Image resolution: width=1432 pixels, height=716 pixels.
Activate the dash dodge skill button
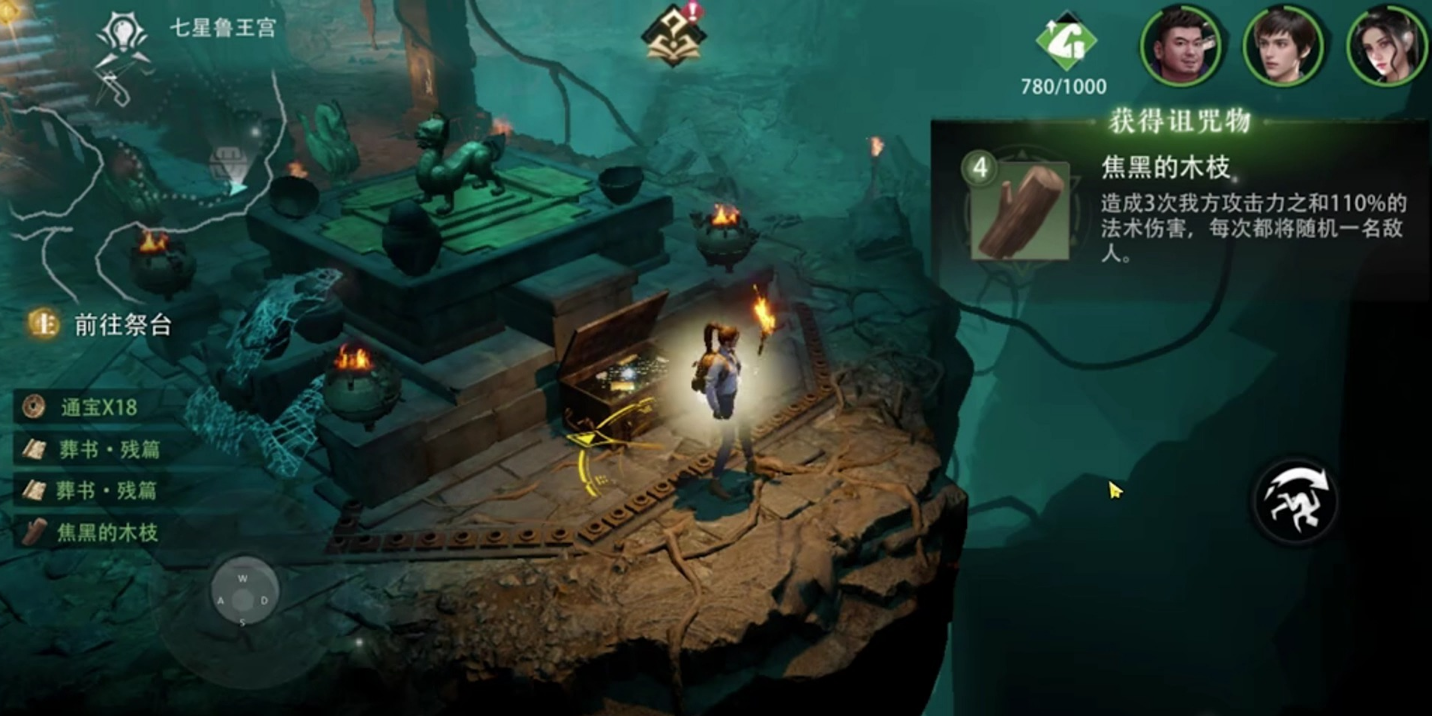pyautogui.click(x=1296, y=501)
